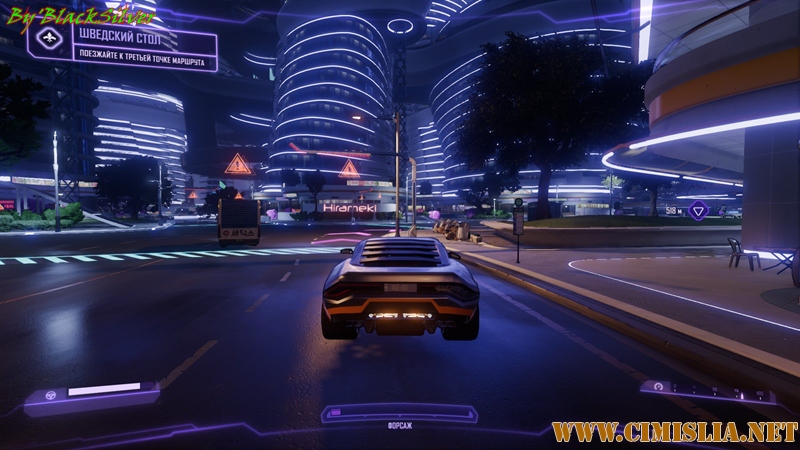This screenshot has width=800, height=450.
Task: Click the steering wheel vehicle icon
Action: pos(46,393)
